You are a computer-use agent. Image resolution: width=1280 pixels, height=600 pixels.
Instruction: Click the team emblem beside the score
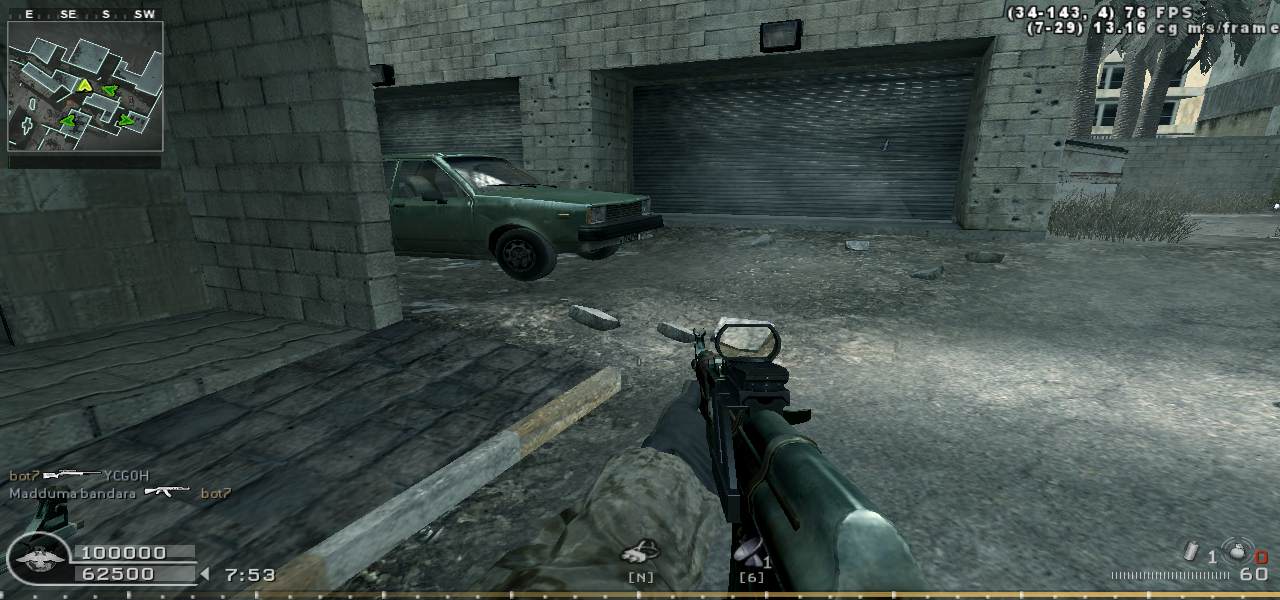[x=39, y=559]
